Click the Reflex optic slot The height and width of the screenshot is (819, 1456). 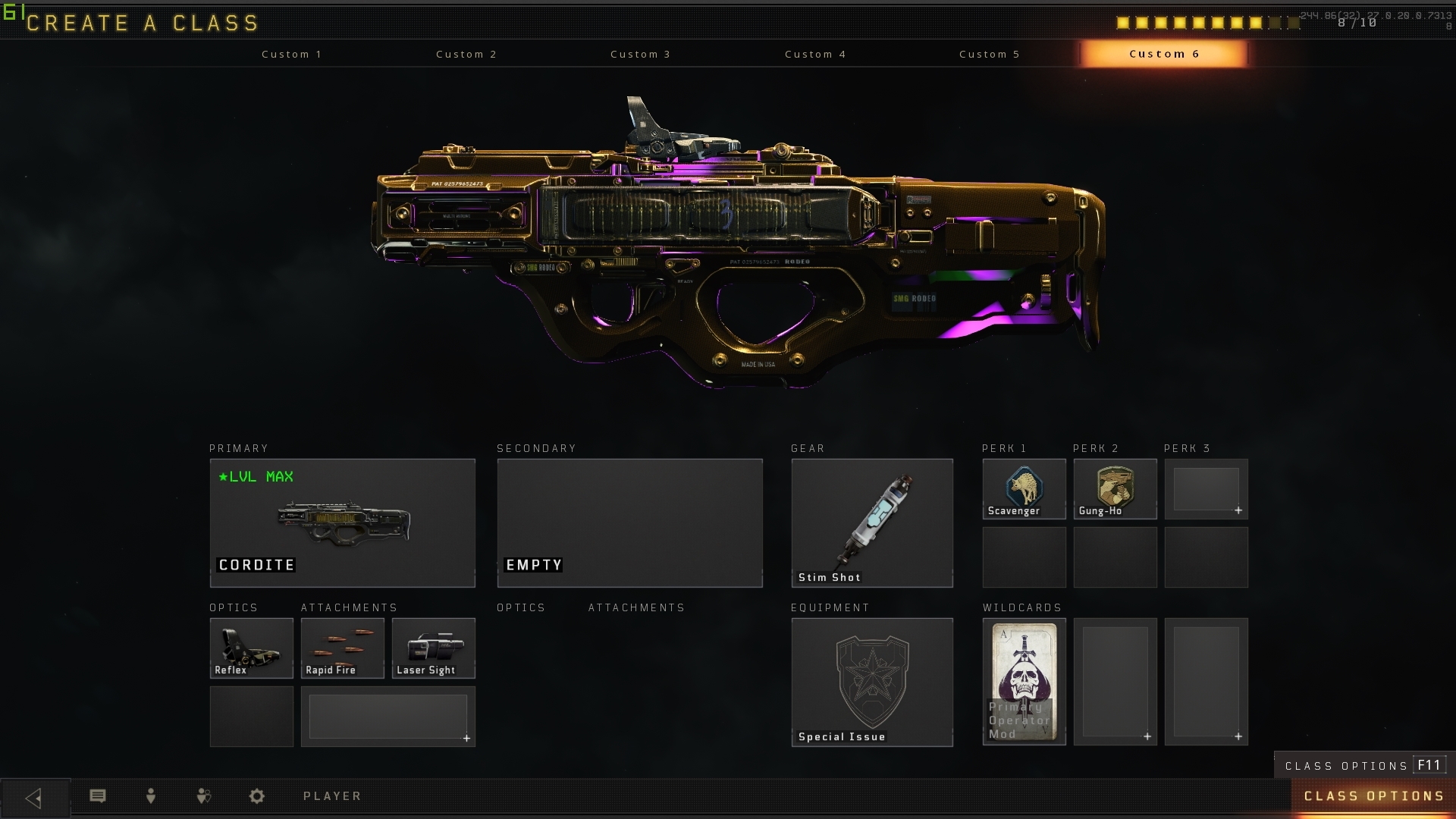[251, 648]
